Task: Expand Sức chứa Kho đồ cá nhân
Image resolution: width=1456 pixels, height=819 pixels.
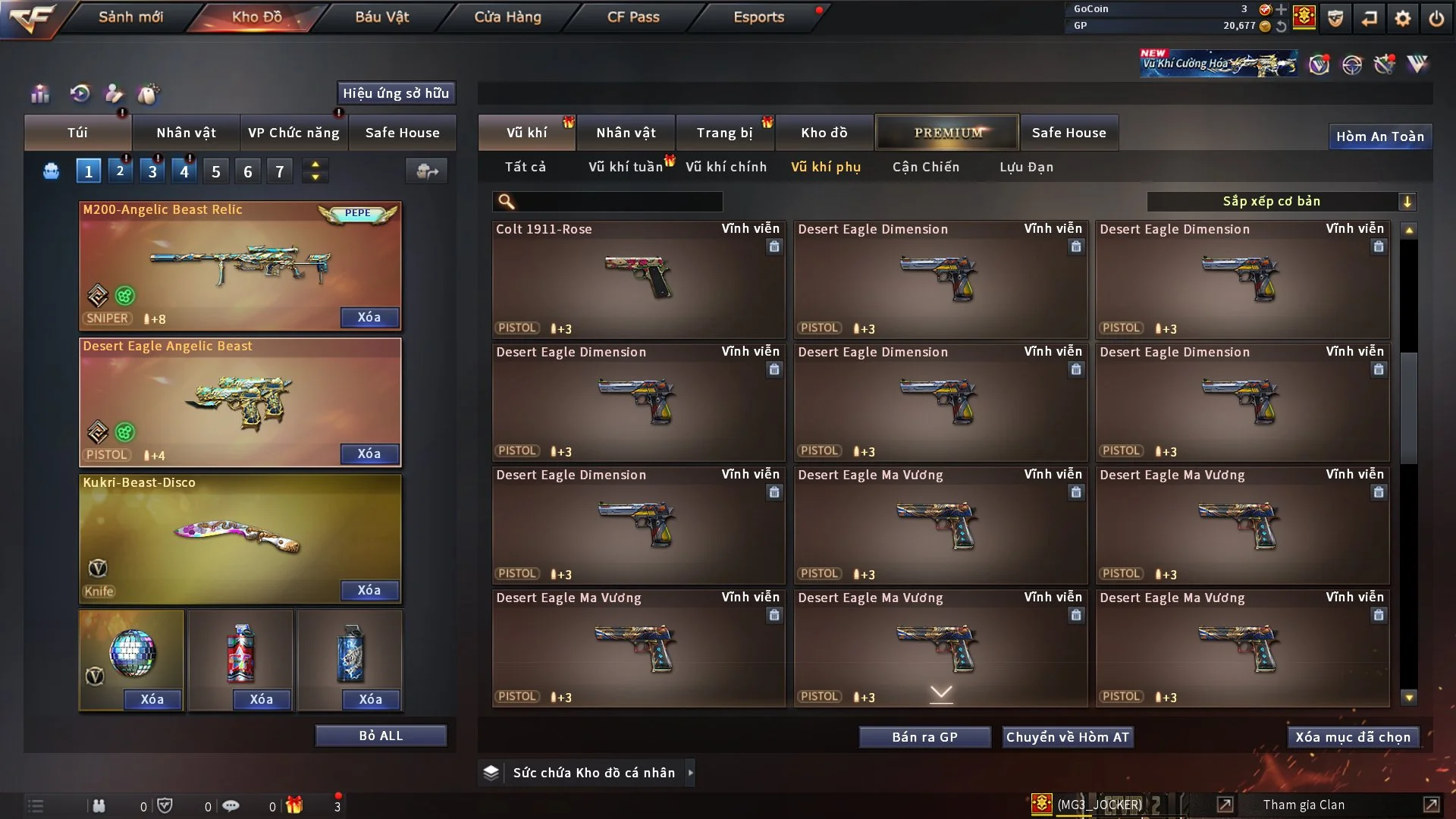Action: tap(594, 773)
